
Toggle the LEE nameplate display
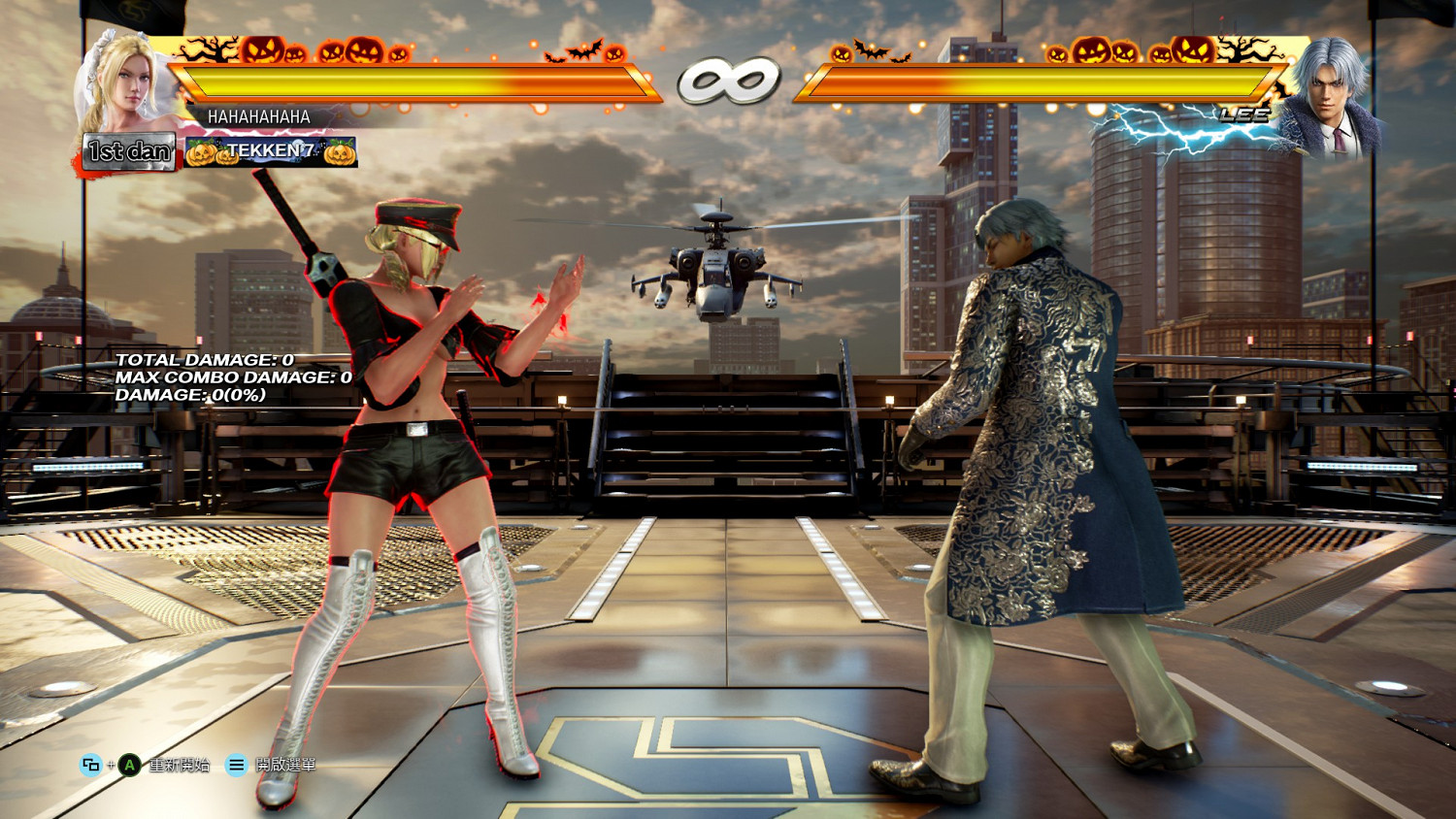[1245, 115]
